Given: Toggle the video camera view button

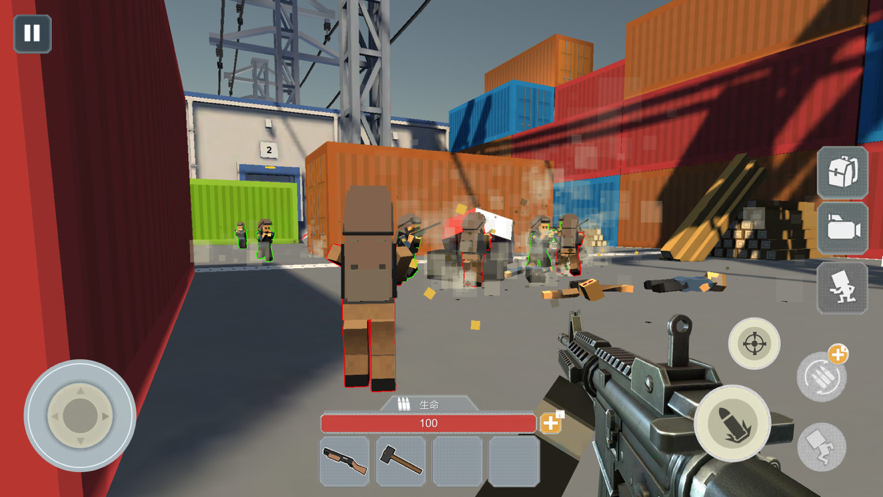Looking at the screenshot, I should point(842,229).
